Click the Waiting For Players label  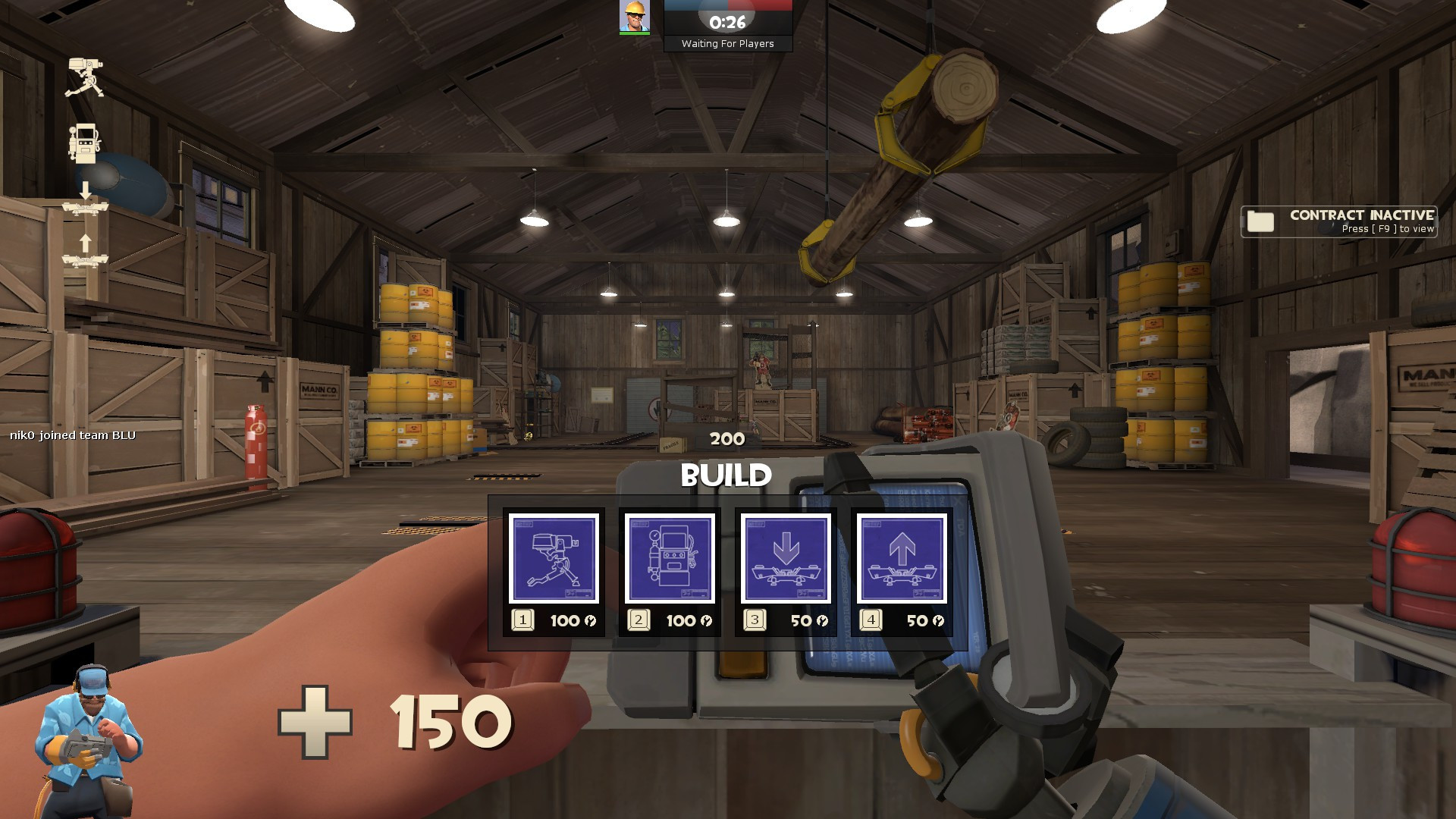[727, 44]
